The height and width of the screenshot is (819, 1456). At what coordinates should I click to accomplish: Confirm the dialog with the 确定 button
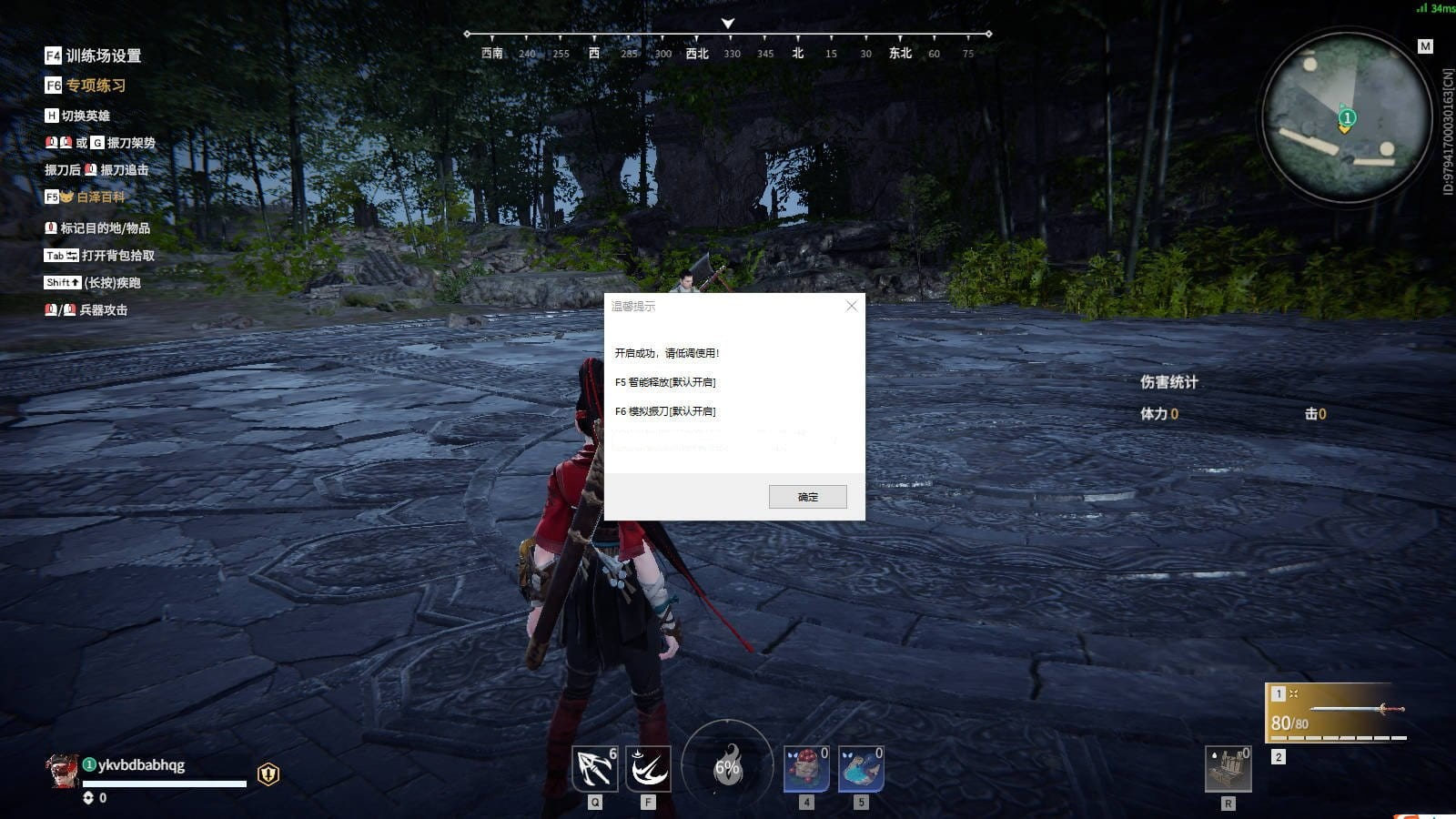tap(807, 496)
